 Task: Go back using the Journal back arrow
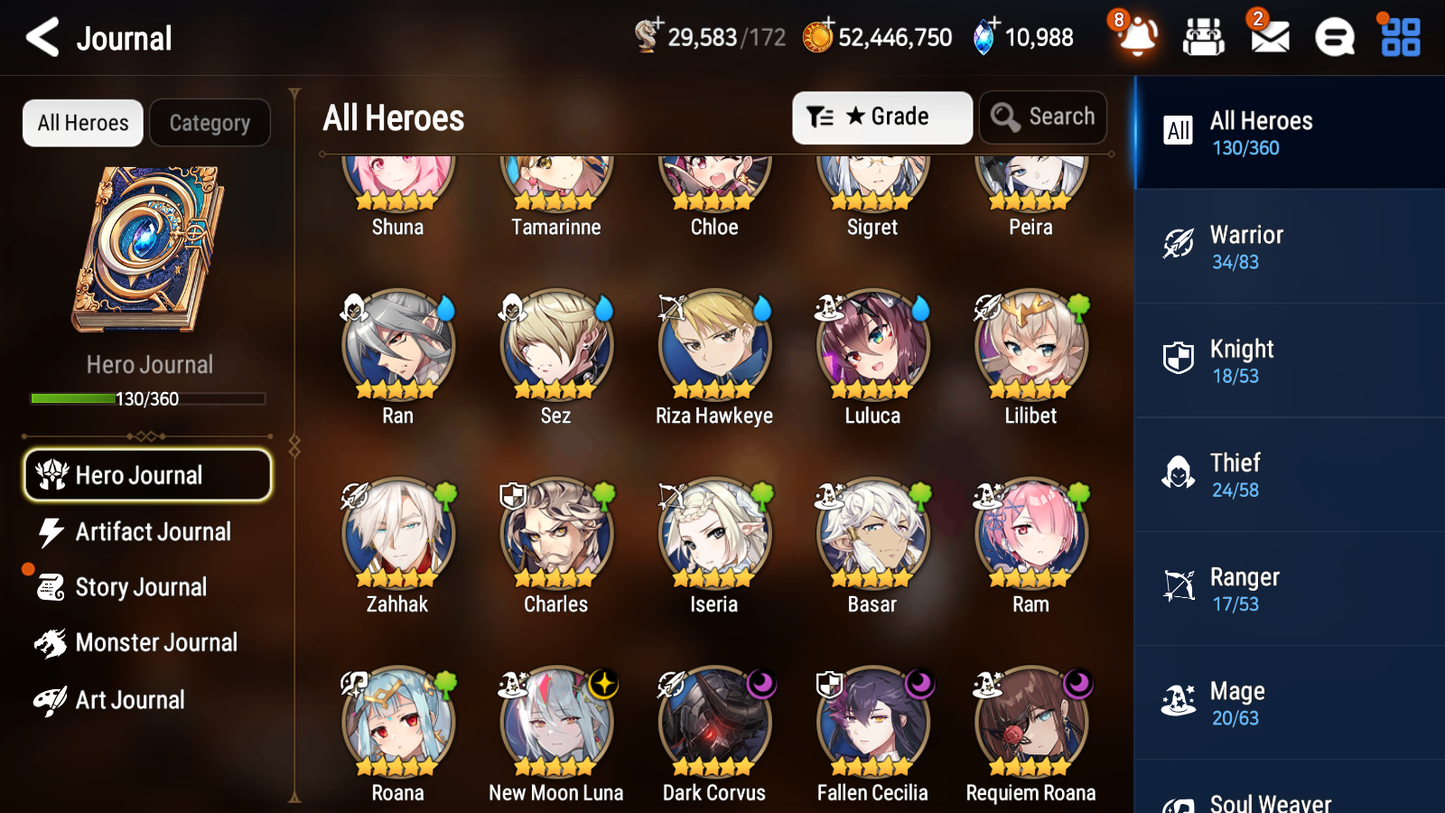tap(41, 37)
